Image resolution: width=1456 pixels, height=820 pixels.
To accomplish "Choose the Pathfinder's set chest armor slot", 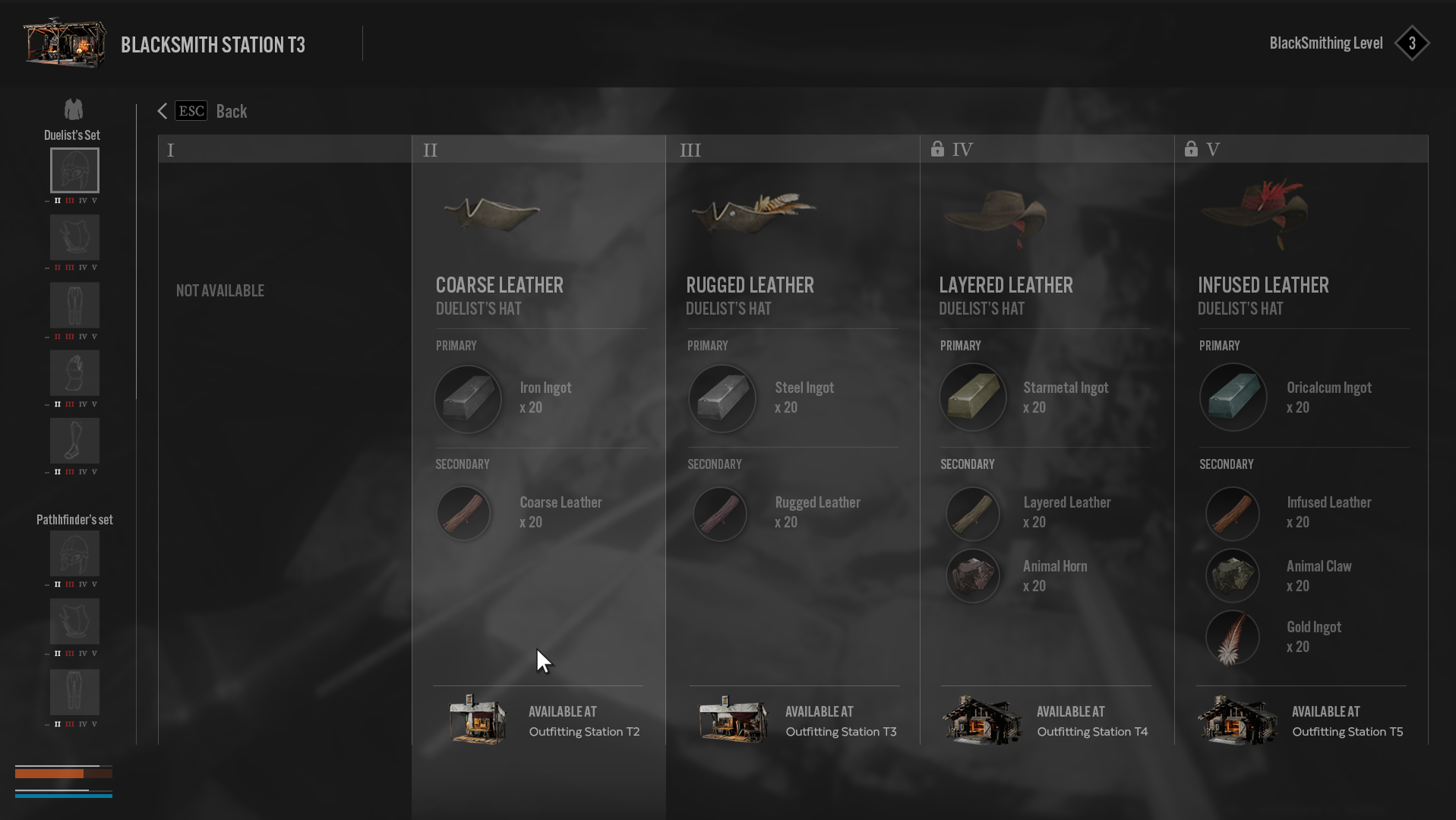I will coord(74,621).
